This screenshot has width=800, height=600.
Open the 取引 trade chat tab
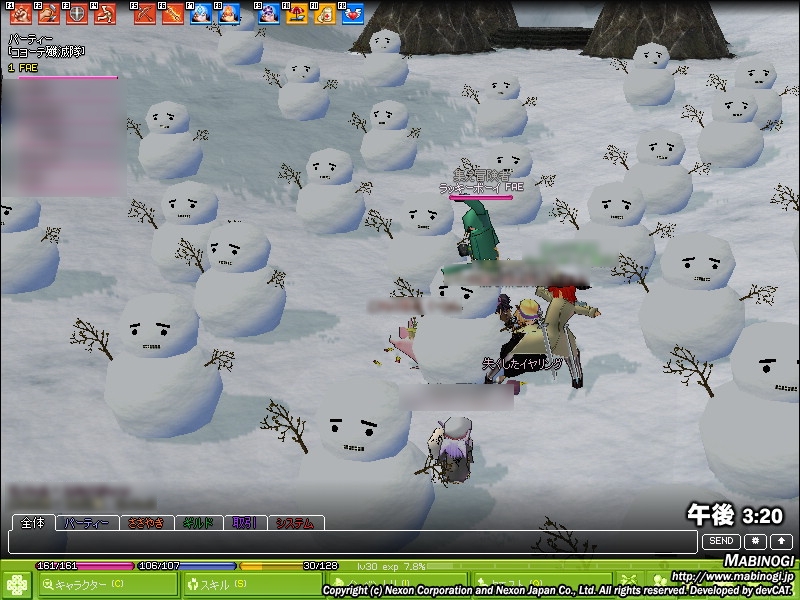click(245, 523)
